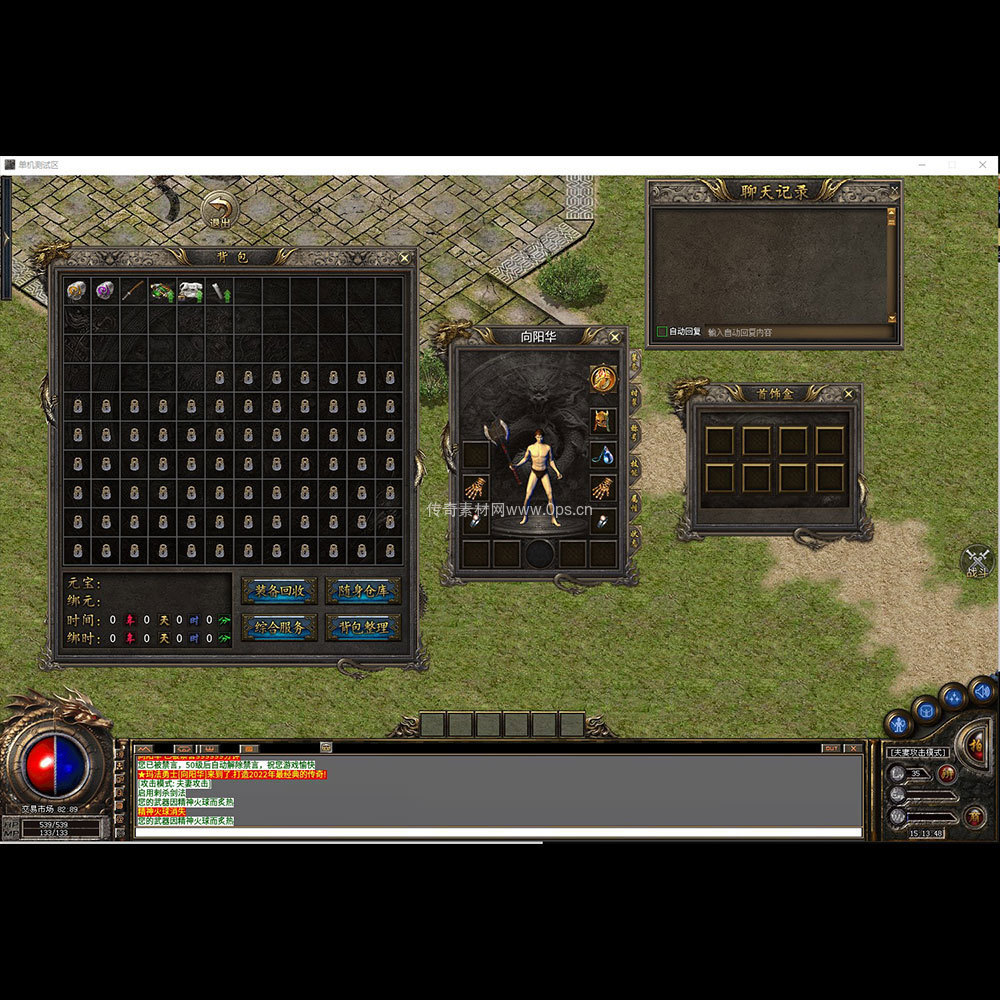Click the 退出 exit arrow button
Image resolution: width=1000 pixels, height=1000 pixels.
pos(219,209)
